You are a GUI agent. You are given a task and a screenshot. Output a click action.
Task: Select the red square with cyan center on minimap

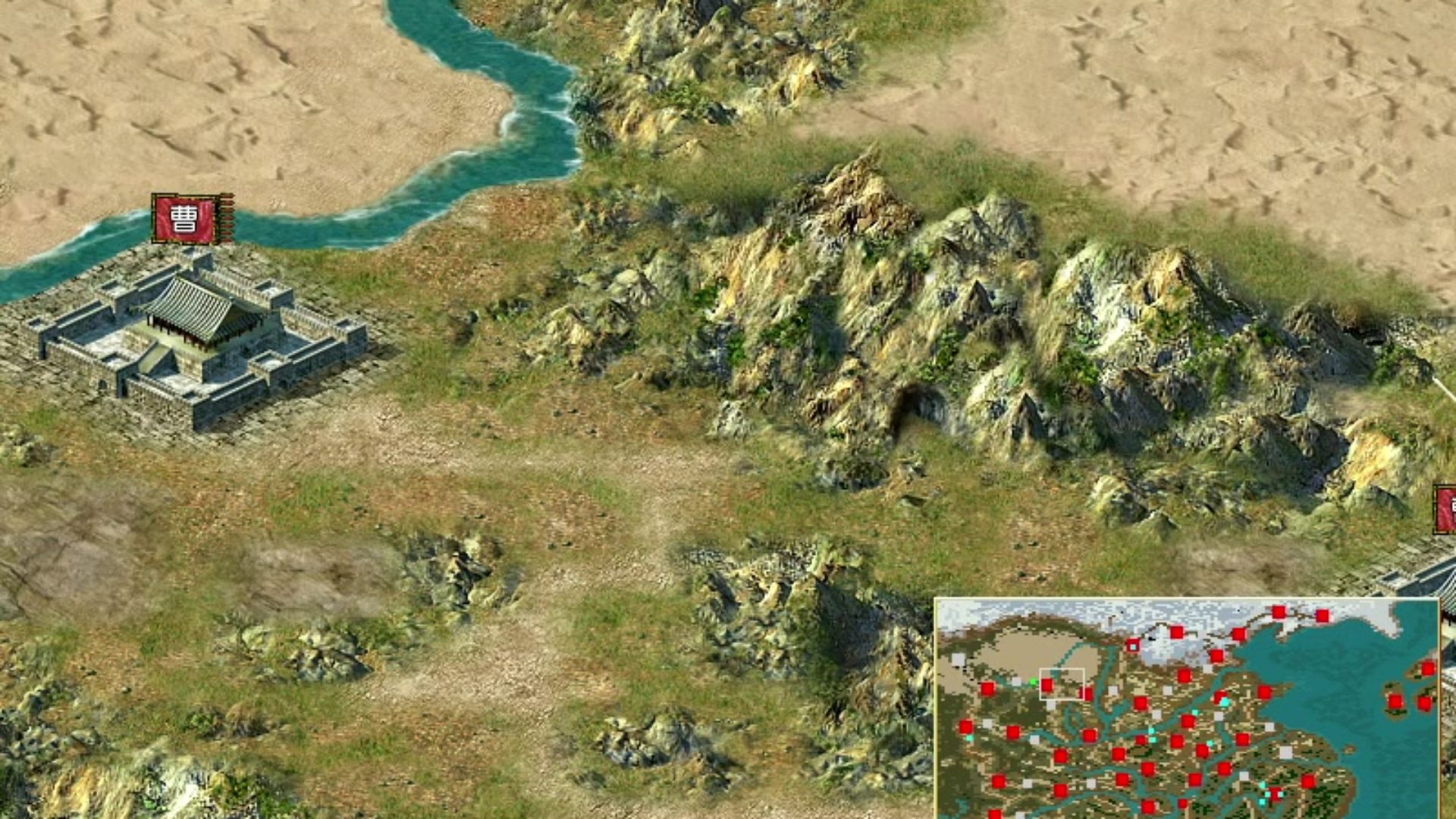[x=1132, y=645]
